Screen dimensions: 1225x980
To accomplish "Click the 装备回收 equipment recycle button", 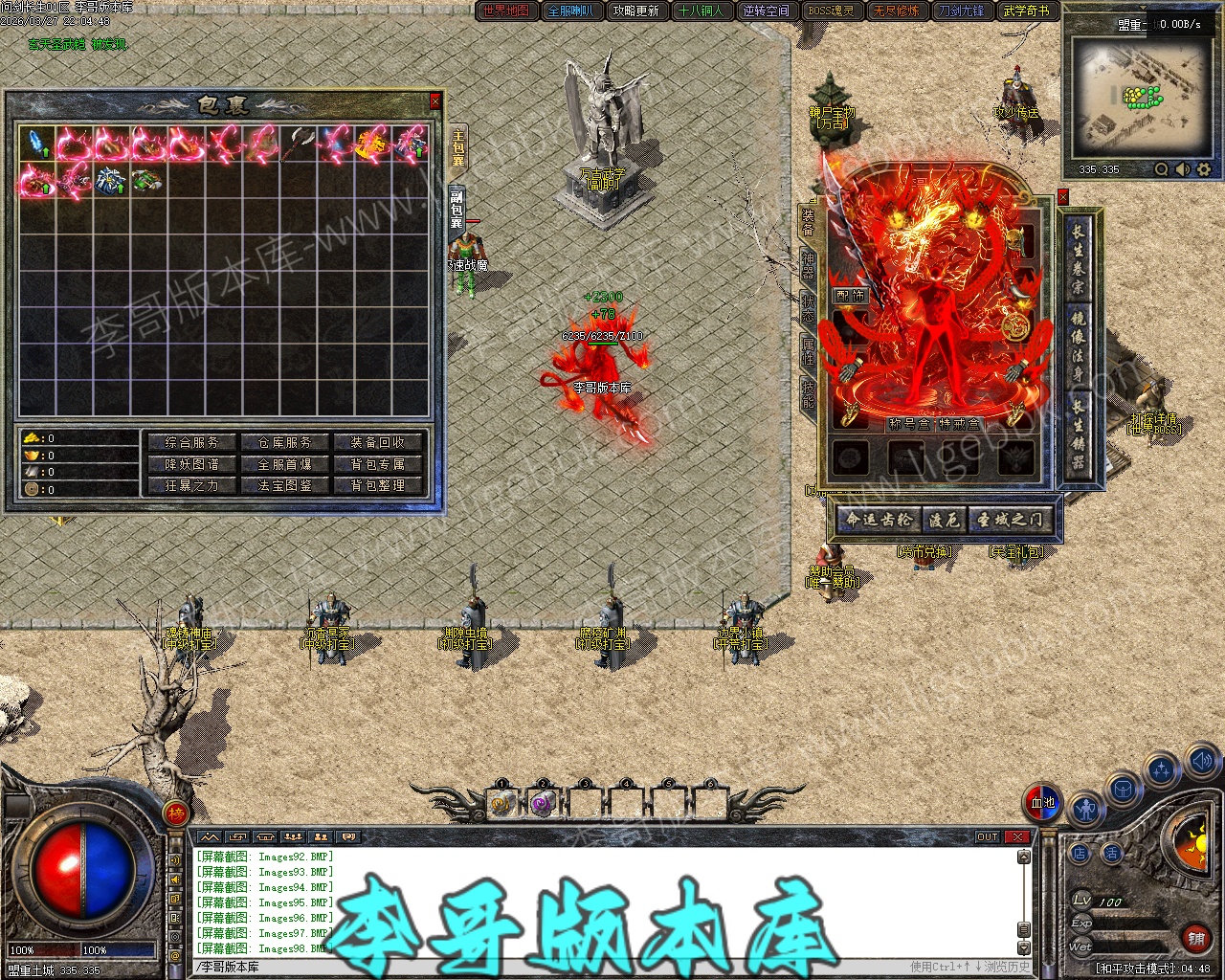I will pos(377,443).
